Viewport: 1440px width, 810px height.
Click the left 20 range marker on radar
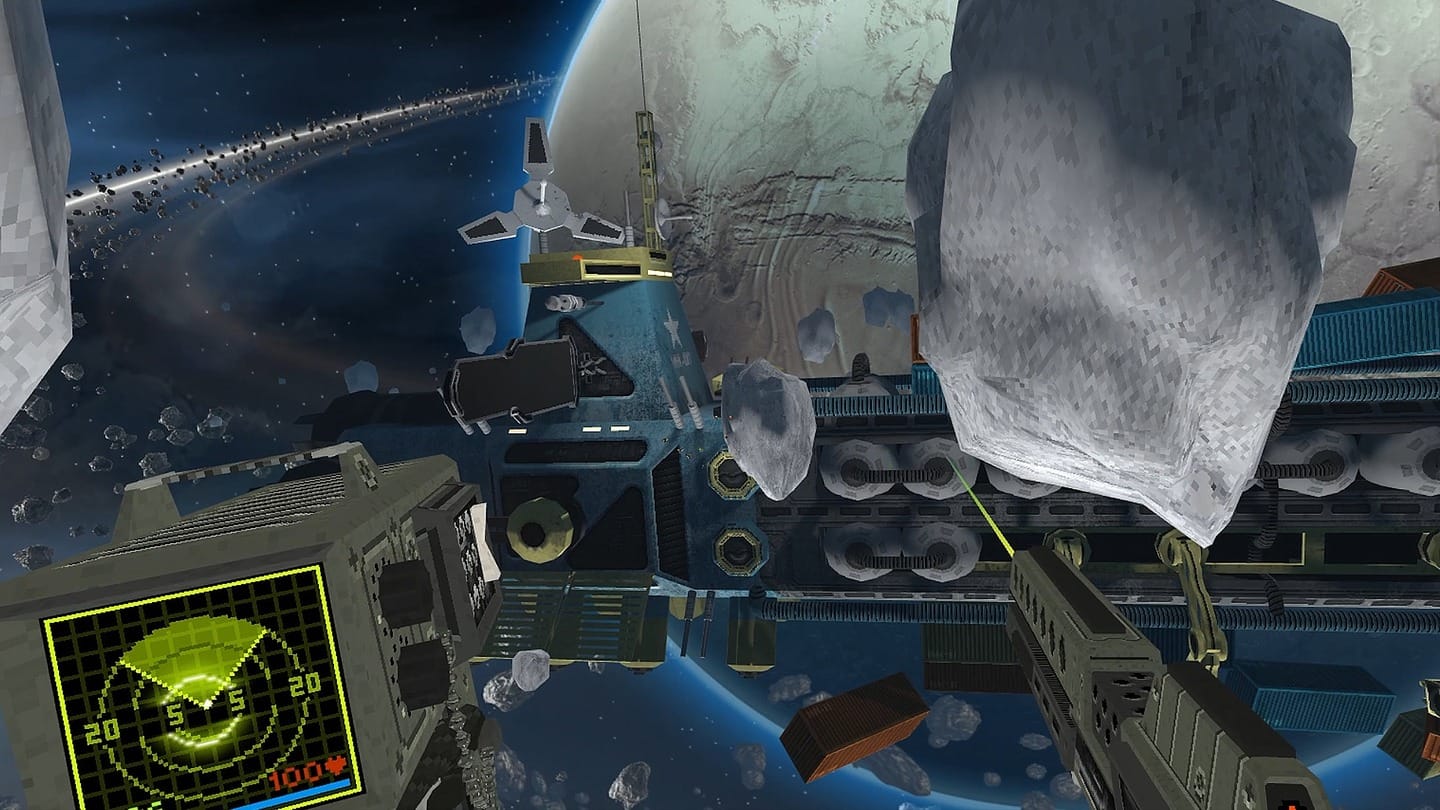click(102, 730)
